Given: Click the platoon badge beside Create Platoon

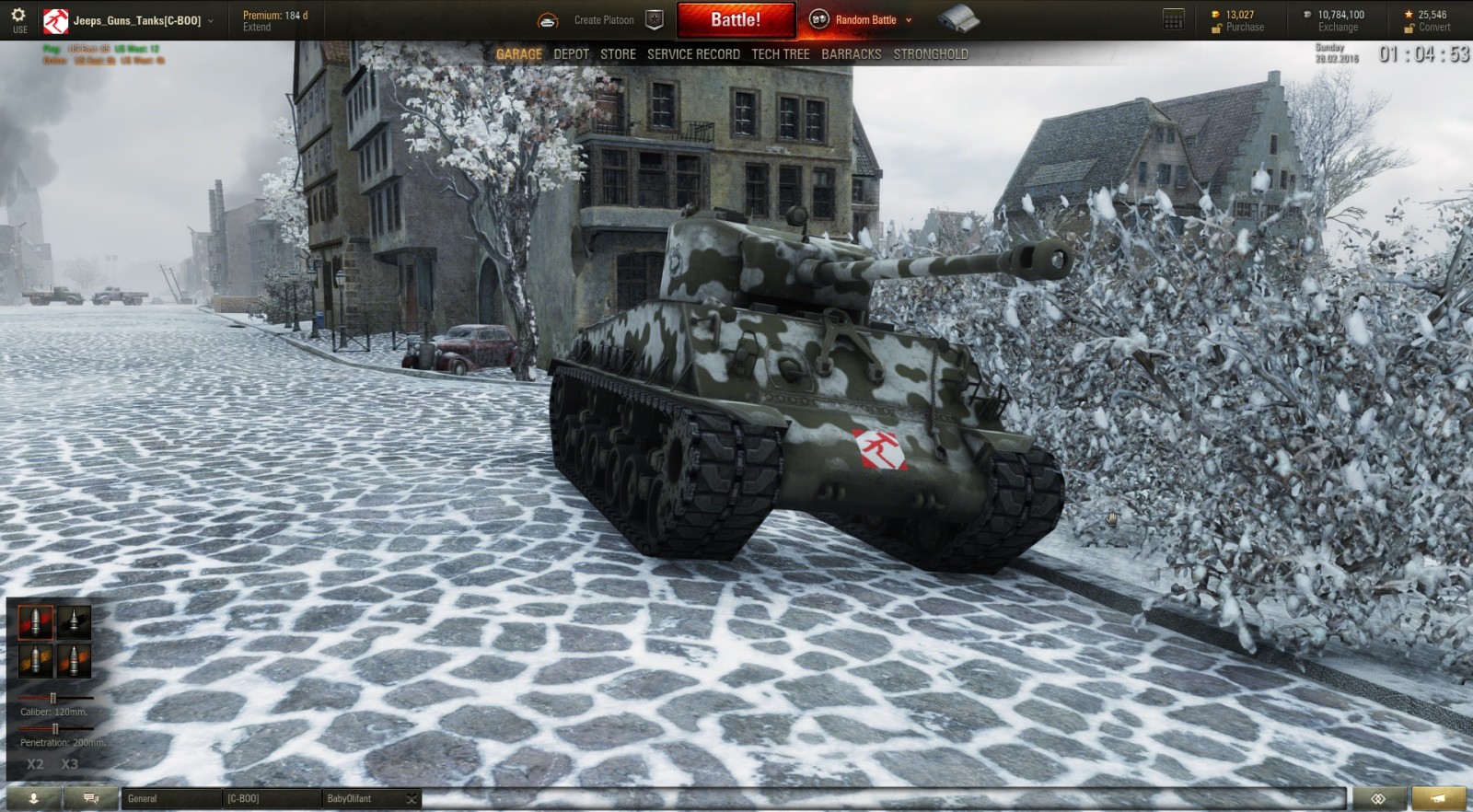Looking at the screenshot, I should (654, 18).
